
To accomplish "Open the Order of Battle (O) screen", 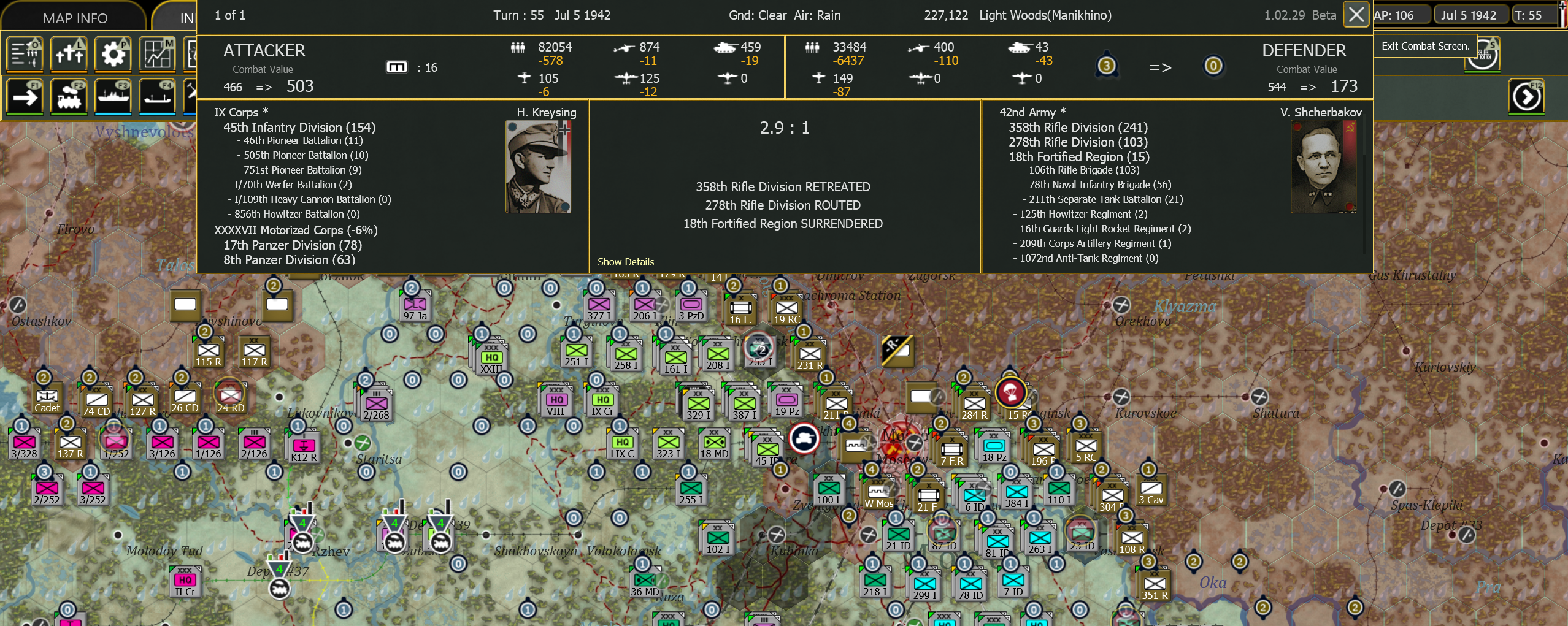I will coord(25,54).
